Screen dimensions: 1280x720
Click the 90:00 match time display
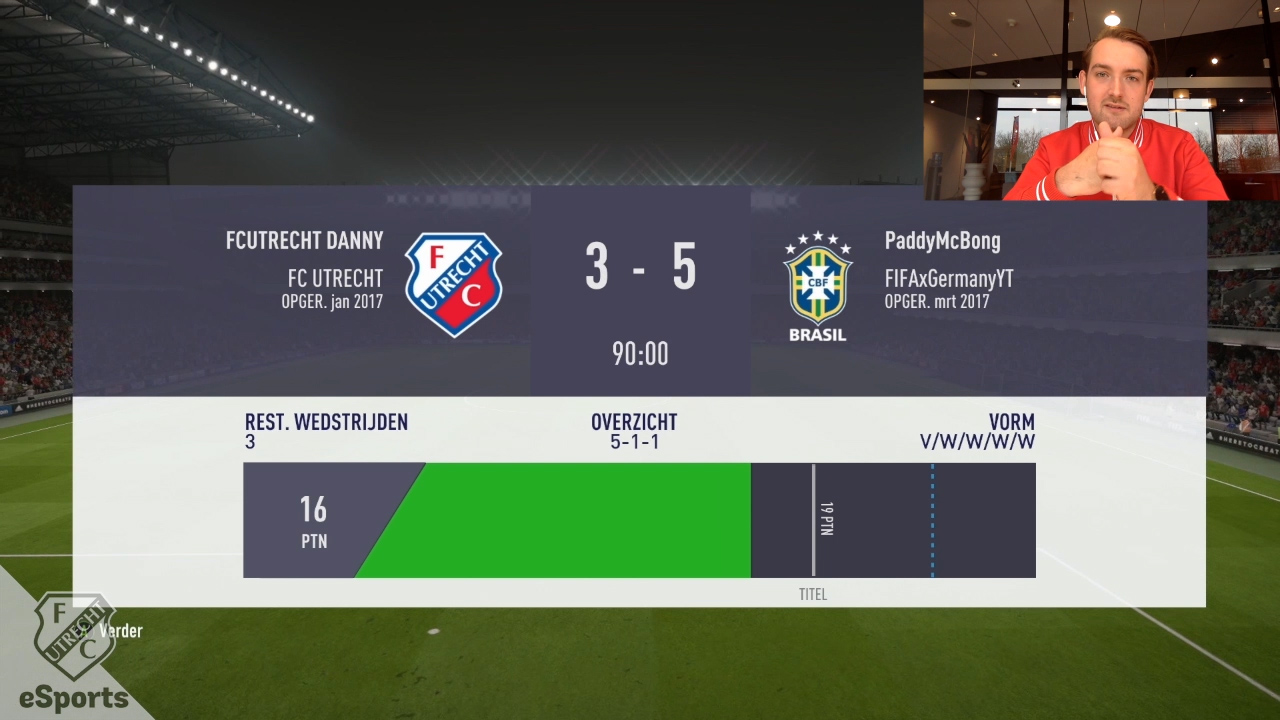(x=640, y=353)
